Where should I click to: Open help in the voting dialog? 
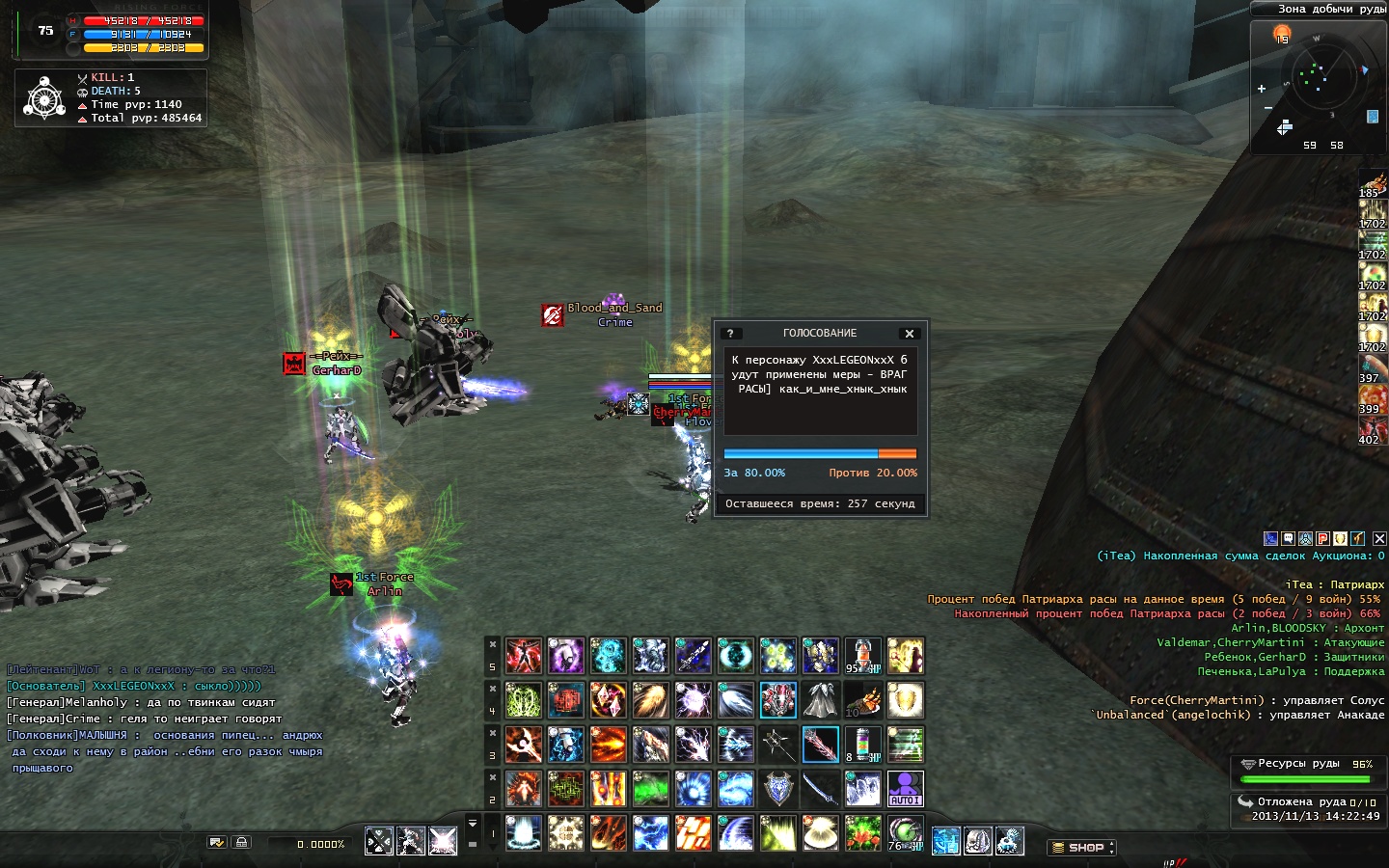(x=730, y=334)
